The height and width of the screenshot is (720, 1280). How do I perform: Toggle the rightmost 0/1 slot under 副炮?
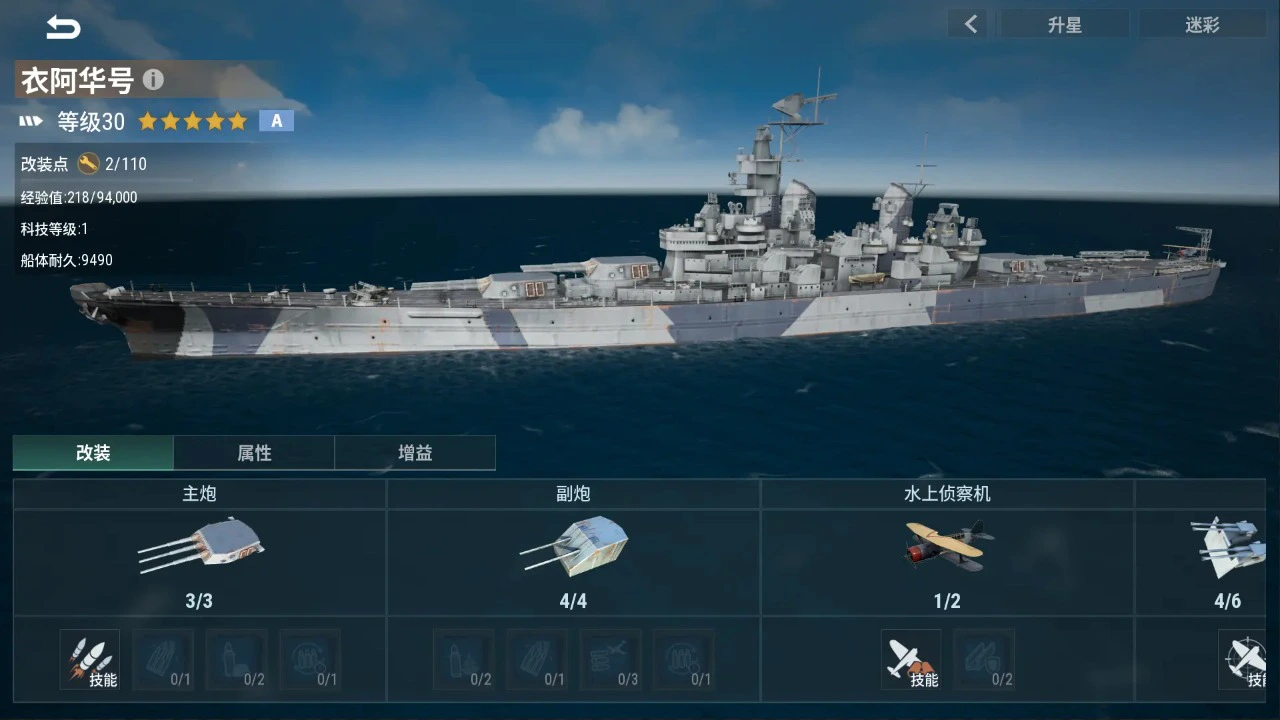click(684, 660)
